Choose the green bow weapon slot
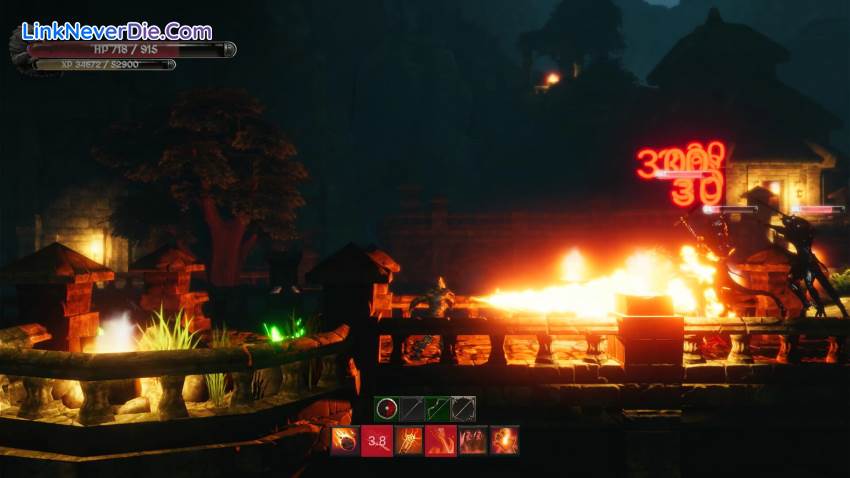Screen dimensions: 850x478 437,408
